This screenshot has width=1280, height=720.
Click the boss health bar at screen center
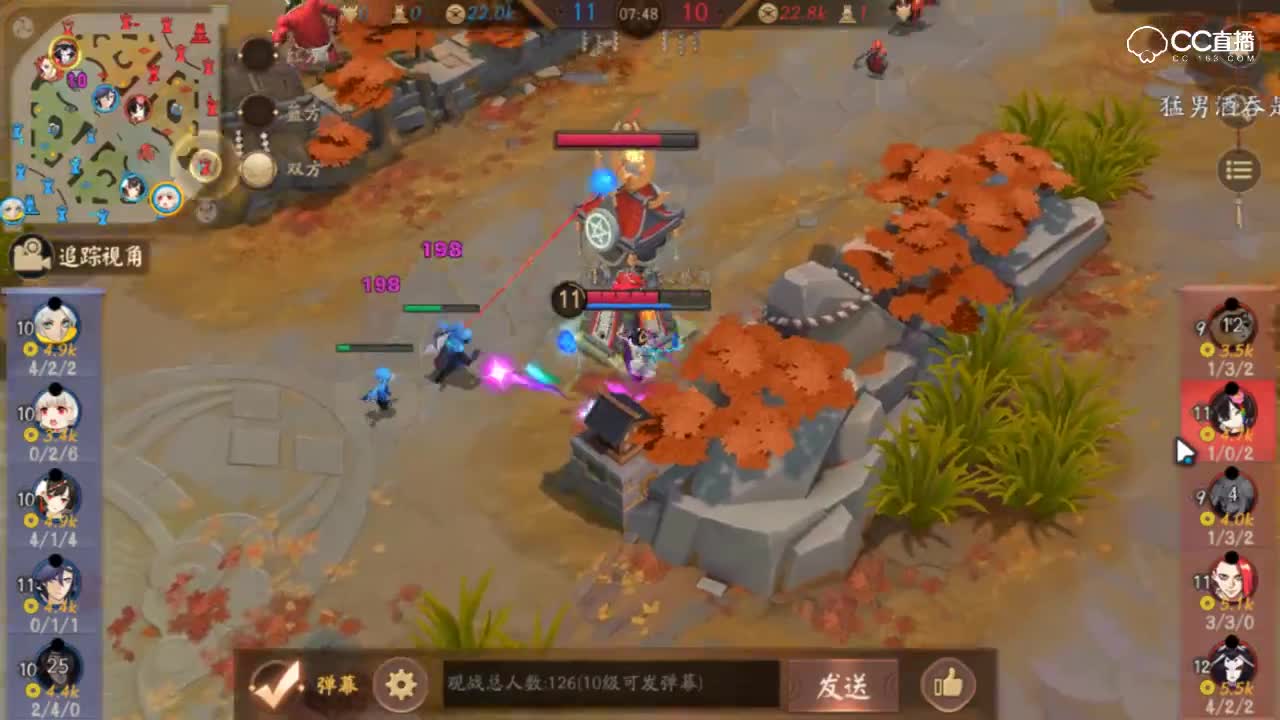tap(628, 140)
